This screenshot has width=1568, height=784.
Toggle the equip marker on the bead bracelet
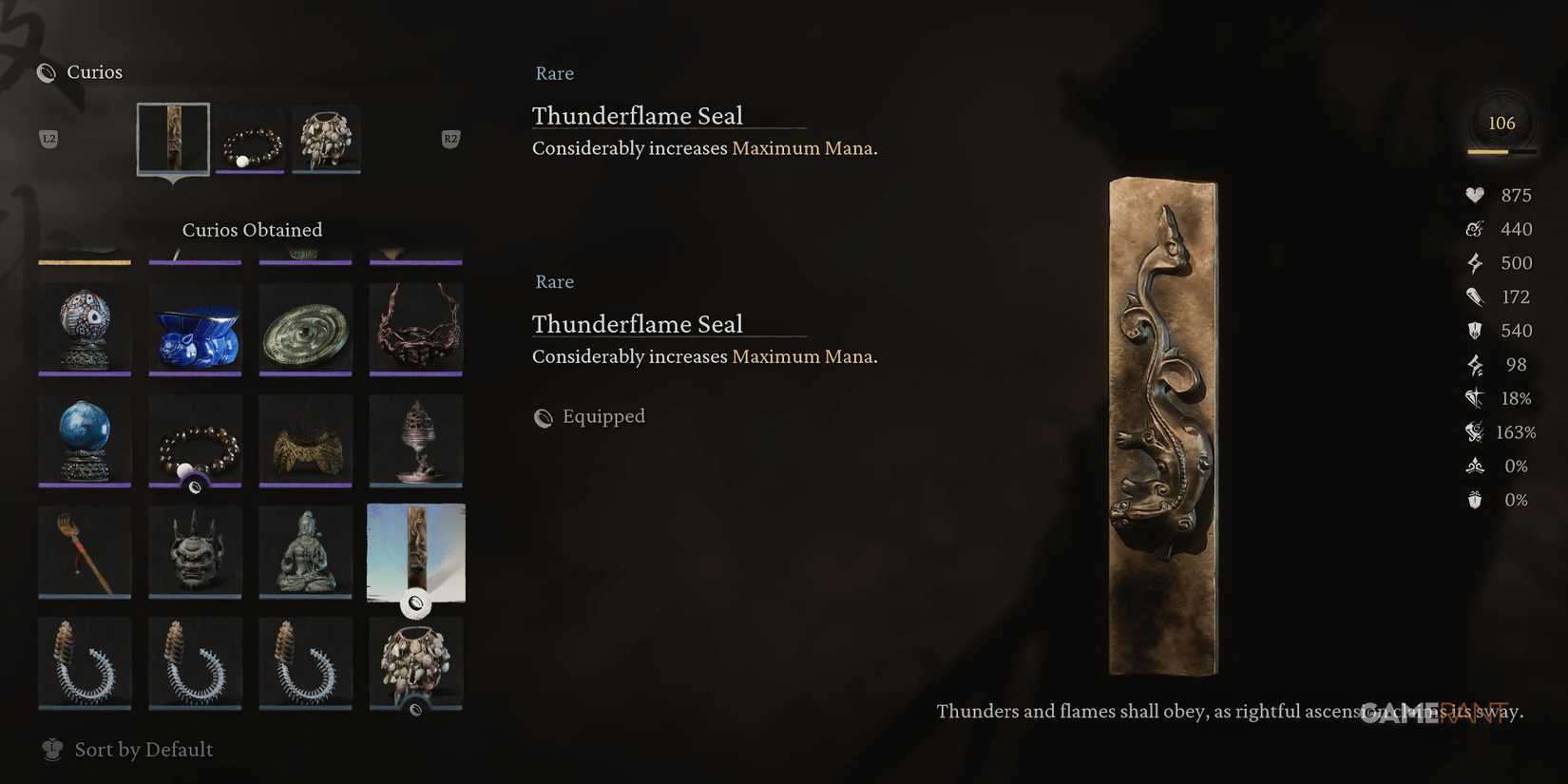196,487
